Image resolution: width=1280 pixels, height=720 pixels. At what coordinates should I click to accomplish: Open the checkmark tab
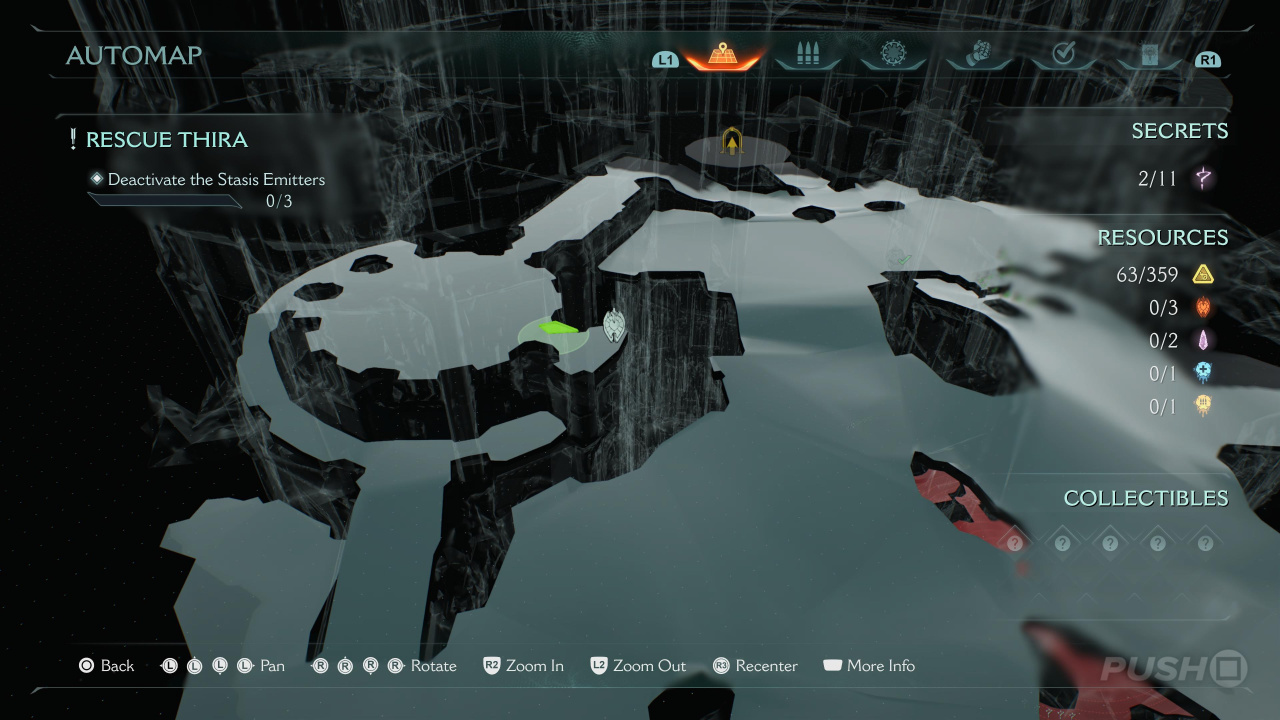click(x=1063, y=55)
